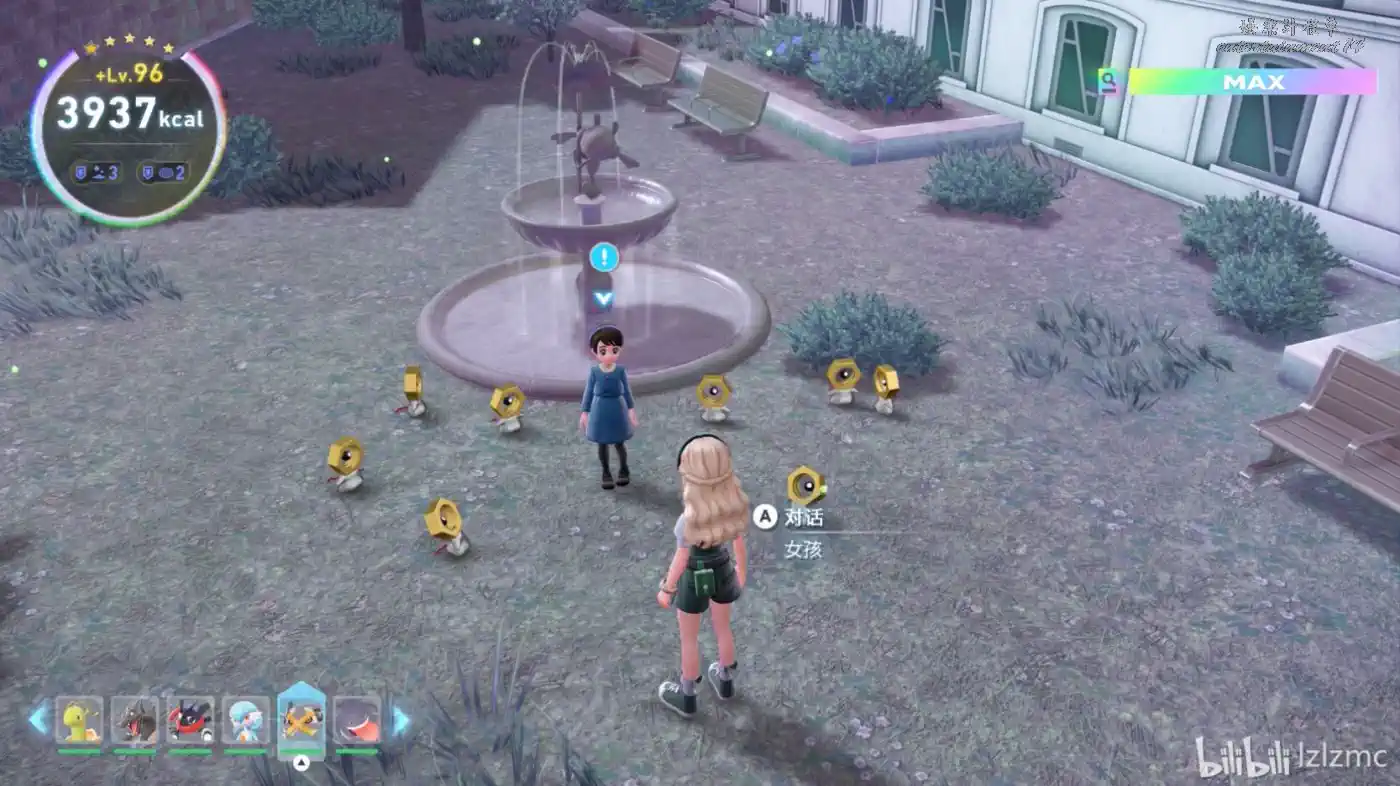Select the red and black Pokémon slot
This screenshot has width=1400, height=786.
click(x=190, y=720)
